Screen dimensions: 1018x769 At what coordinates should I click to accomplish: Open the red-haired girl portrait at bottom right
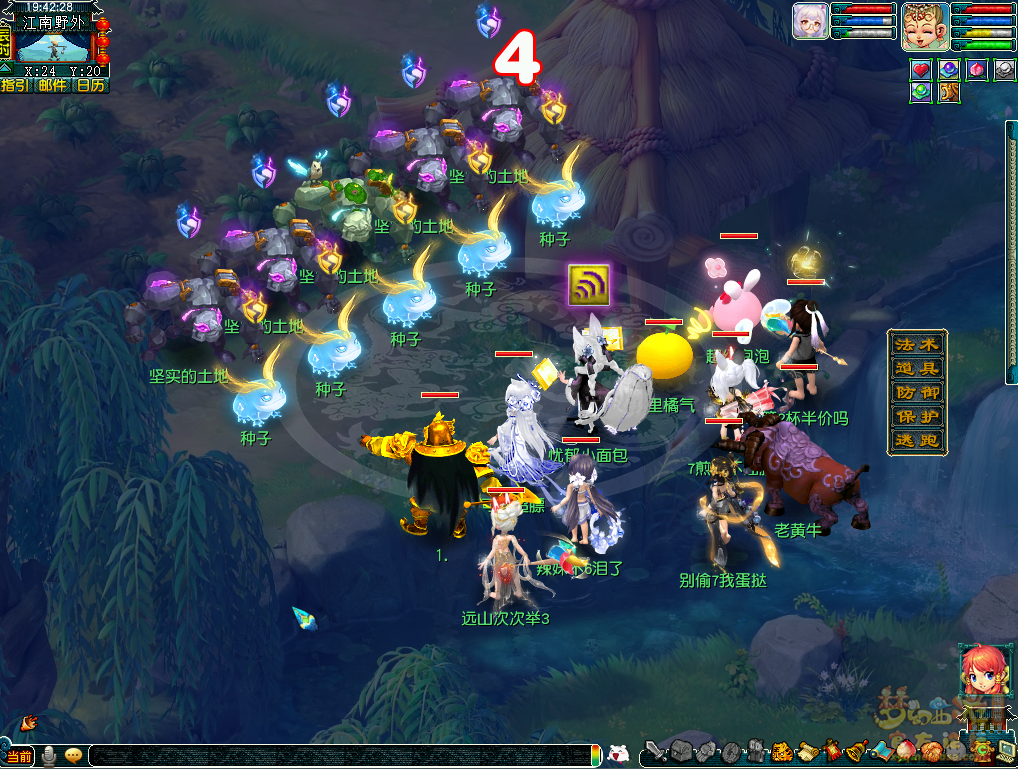[979, 670]
